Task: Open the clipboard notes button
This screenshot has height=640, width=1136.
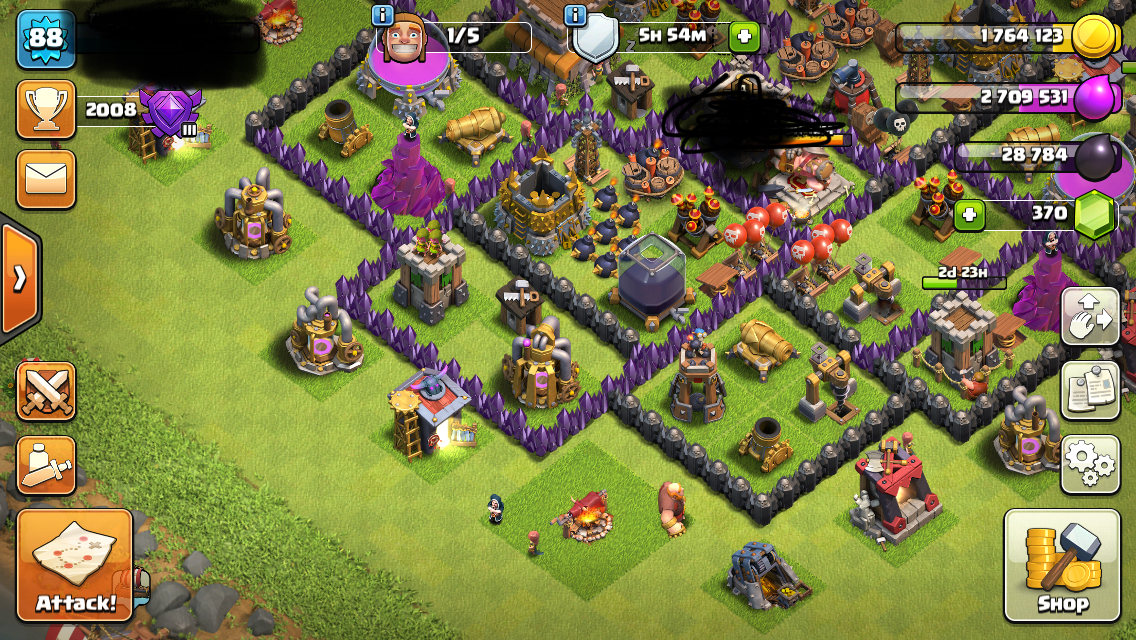Action: click(1089, 390)
